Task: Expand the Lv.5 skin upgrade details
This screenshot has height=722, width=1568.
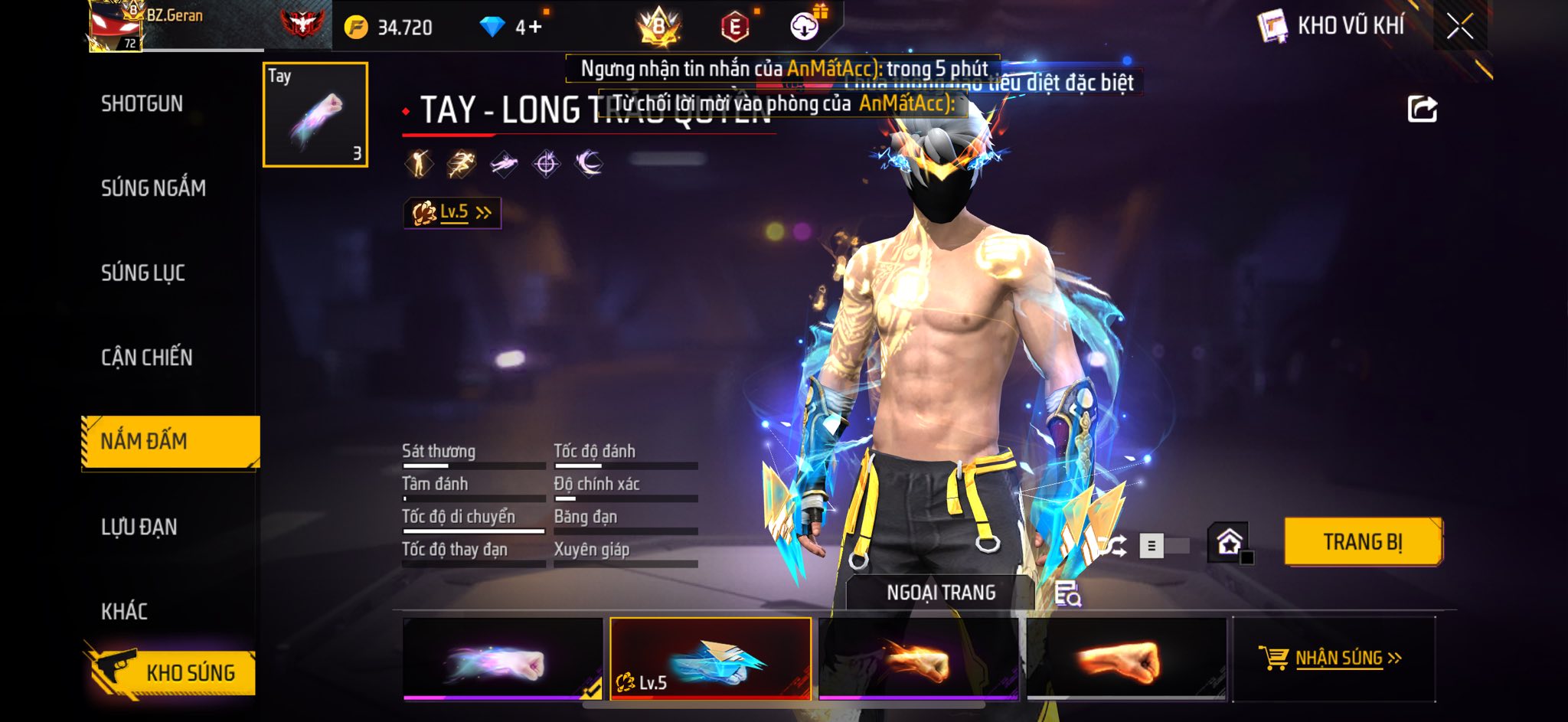Action: click(452, 212)
